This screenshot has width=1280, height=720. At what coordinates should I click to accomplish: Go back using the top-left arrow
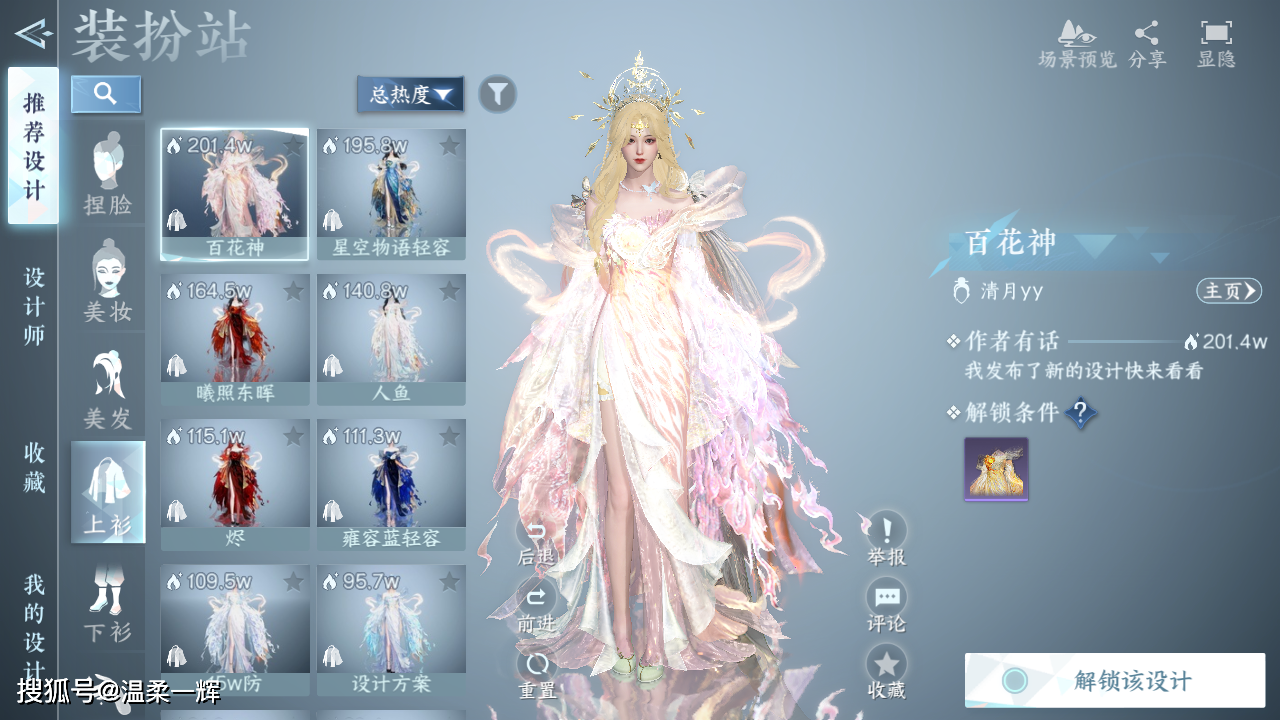point(32,35)
